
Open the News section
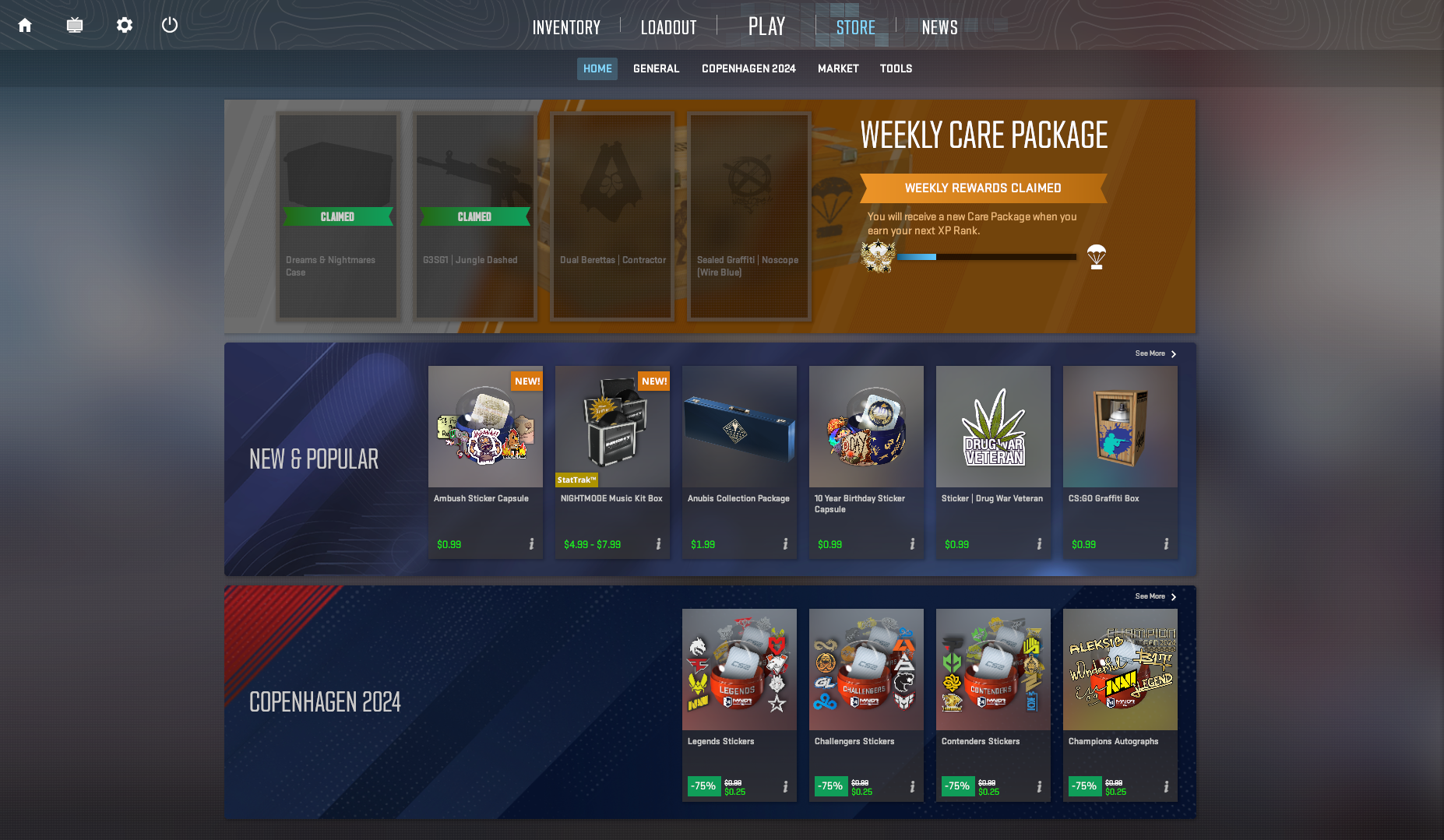point(939,28)
